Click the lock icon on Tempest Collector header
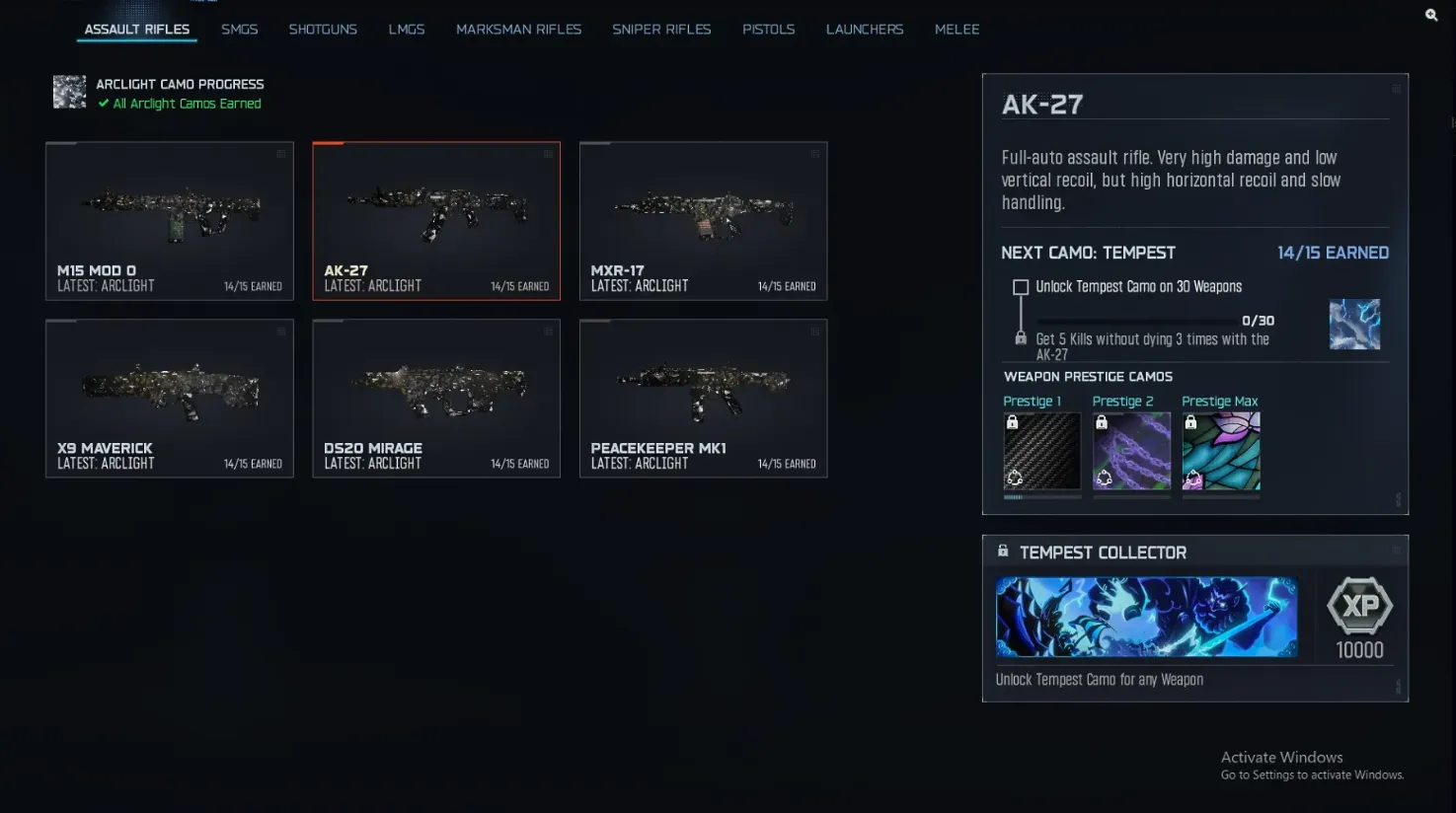Screen dimensions: 1456x813 point(1003,551)
